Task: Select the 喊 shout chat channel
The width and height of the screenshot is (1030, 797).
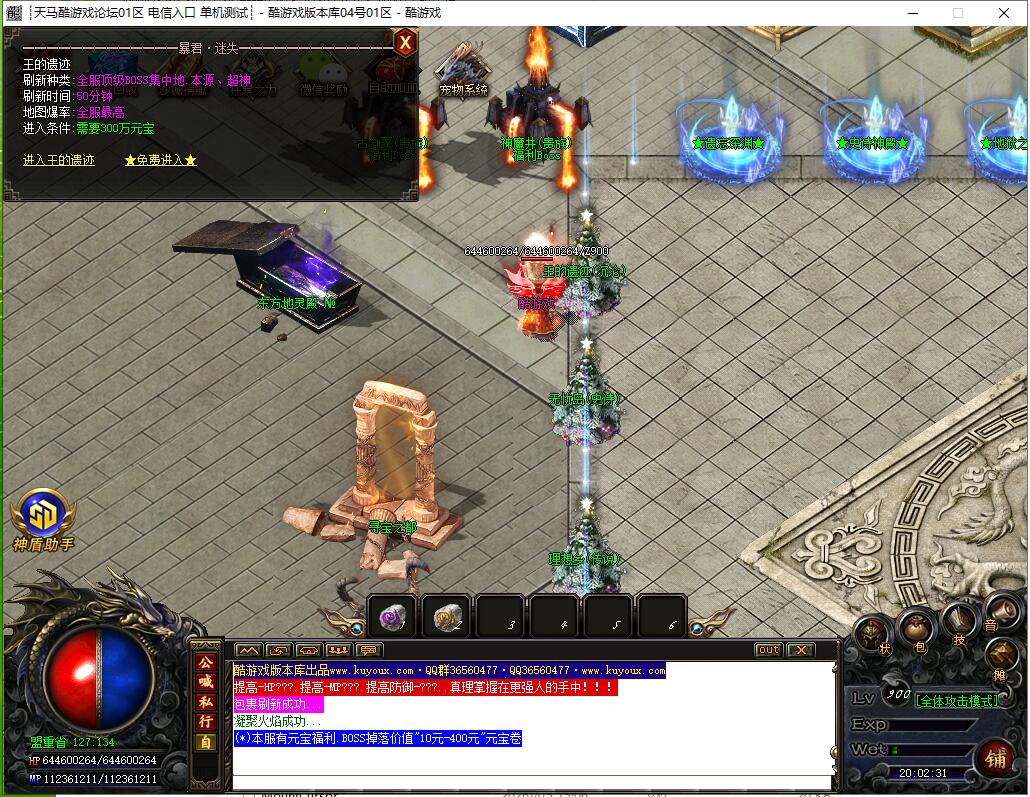Action: coord(205,682)
